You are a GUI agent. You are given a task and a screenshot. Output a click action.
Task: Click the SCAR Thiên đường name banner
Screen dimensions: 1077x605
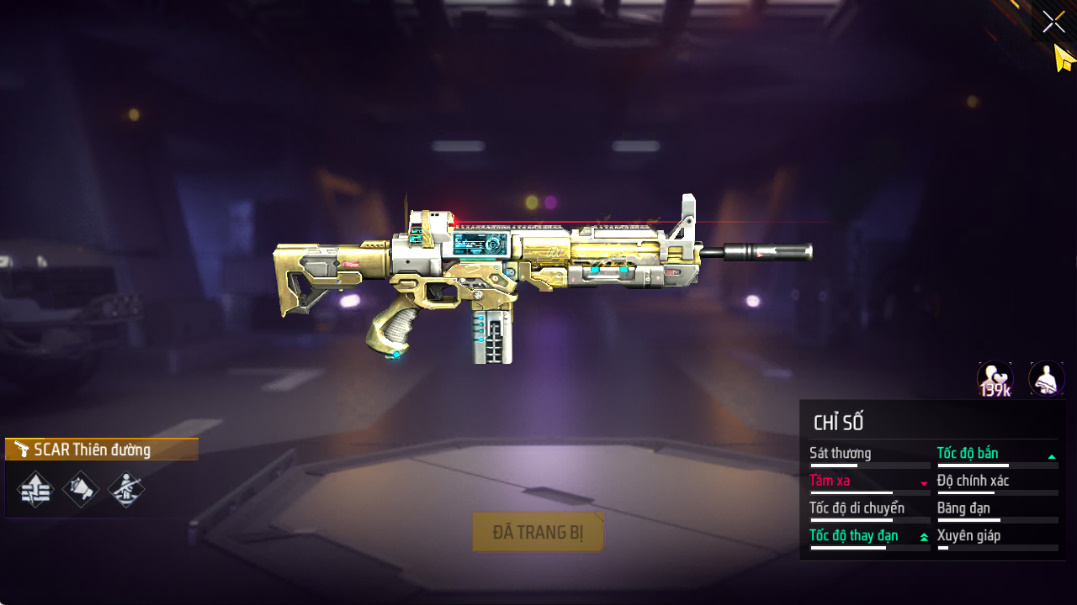pyautogui.click(x=101, y=450)
